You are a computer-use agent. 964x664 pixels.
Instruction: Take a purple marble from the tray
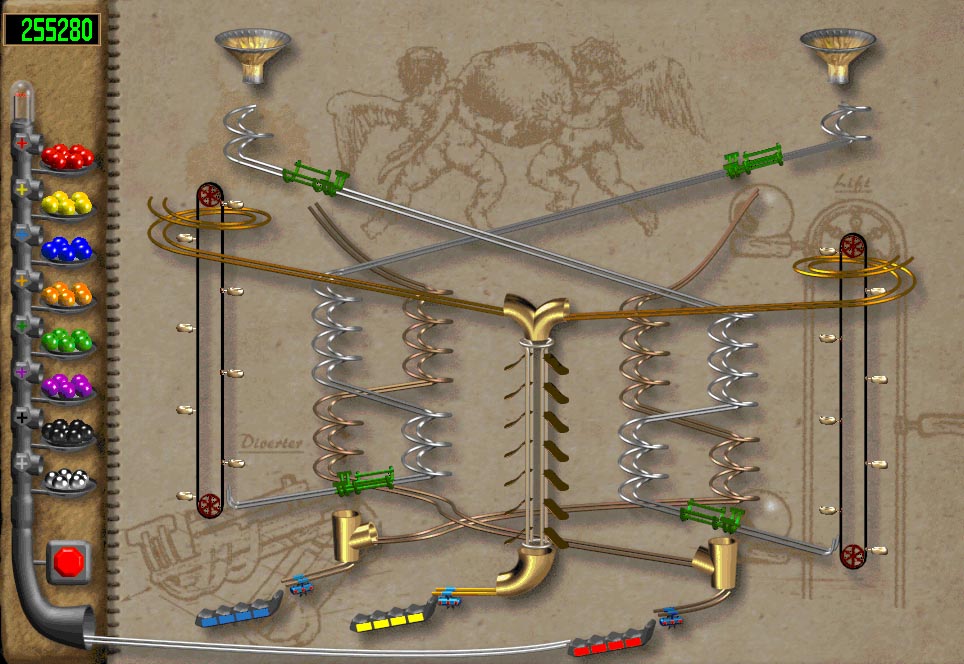(68, 387)
